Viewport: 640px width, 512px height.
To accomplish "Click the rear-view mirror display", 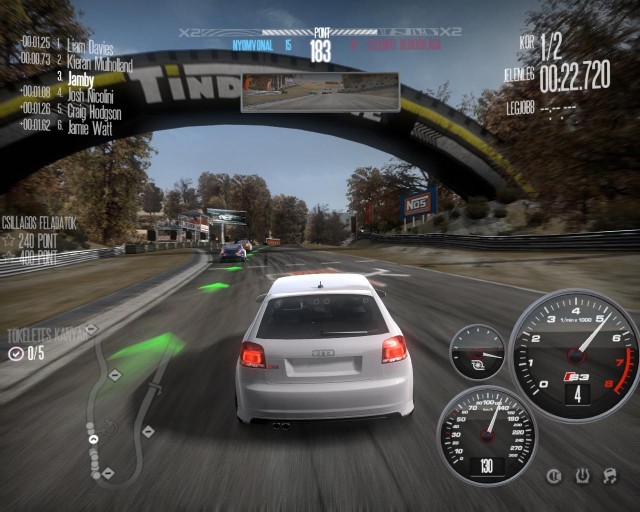I will pos(320,91).
